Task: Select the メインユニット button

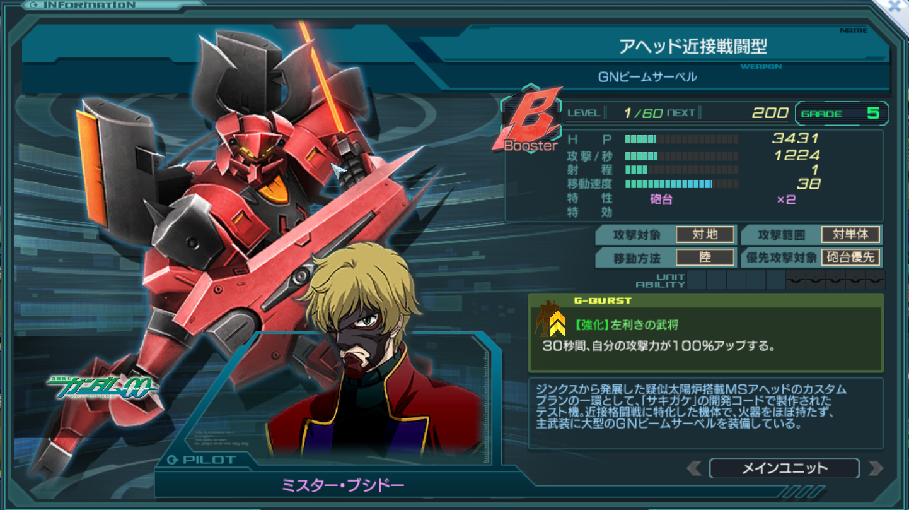Action: click(x=783, y=468)
